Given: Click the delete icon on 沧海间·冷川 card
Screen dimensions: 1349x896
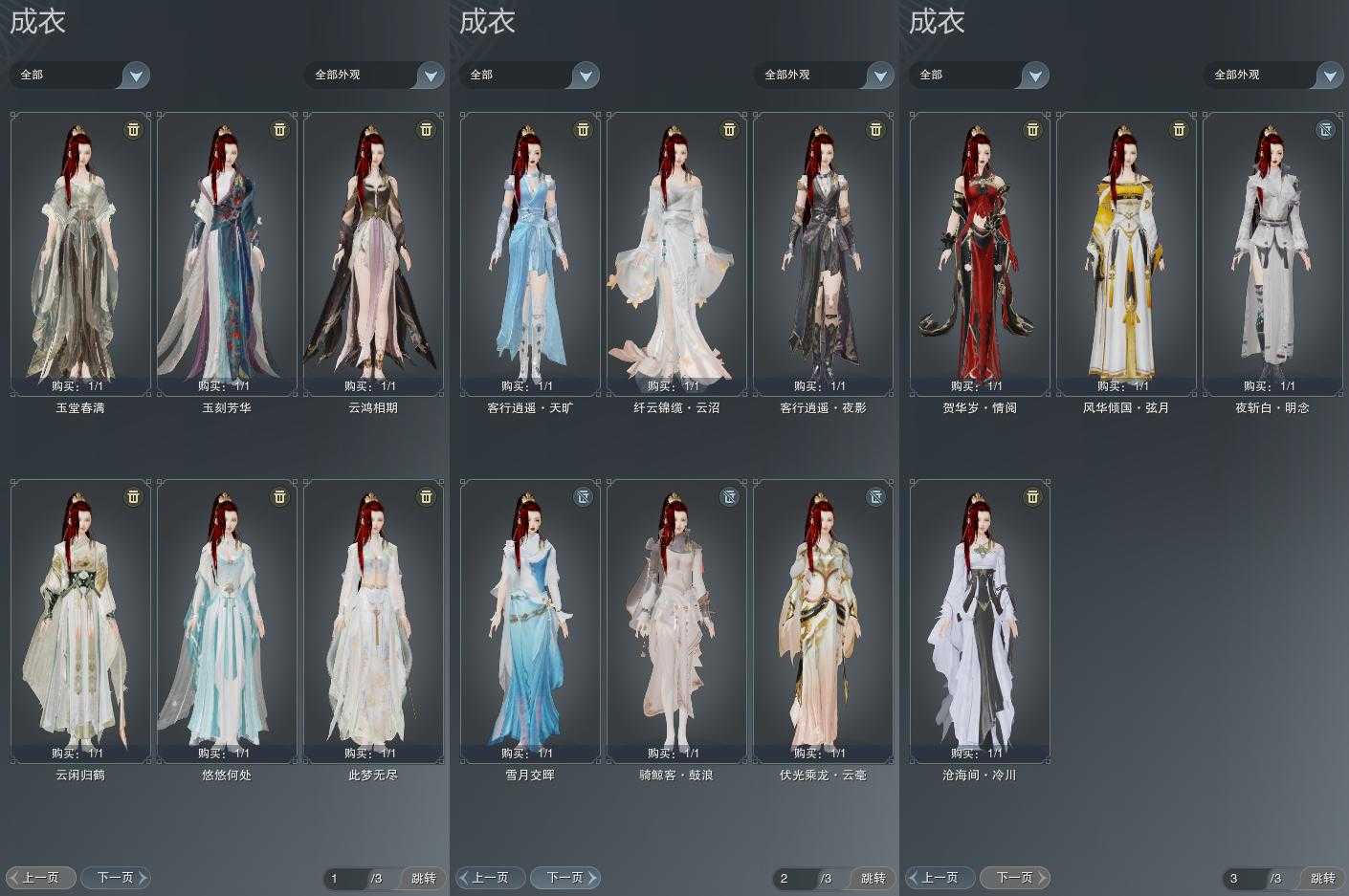Looking at the screenshot, I should point(1031,497).
